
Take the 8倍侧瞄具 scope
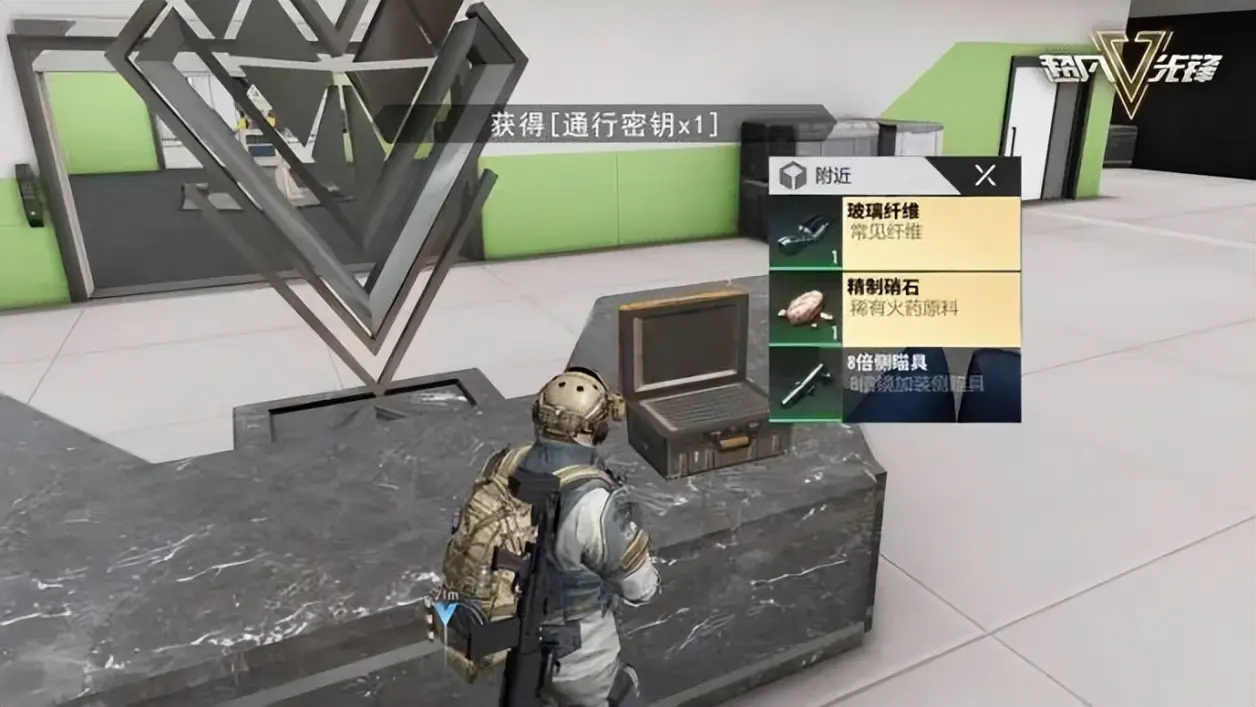pyautogui.click(x=895, y=384)
